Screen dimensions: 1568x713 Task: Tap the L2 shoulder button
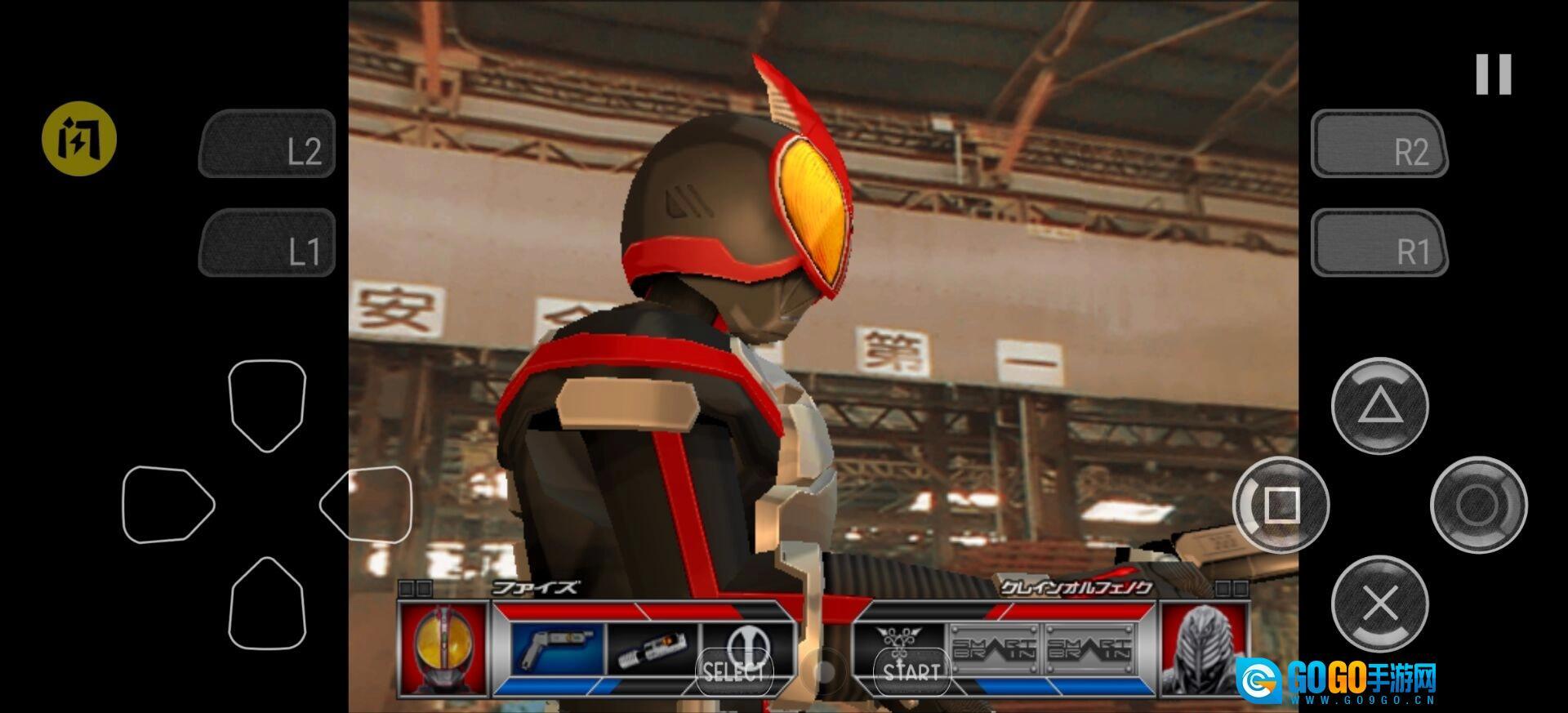pos(267,144)
